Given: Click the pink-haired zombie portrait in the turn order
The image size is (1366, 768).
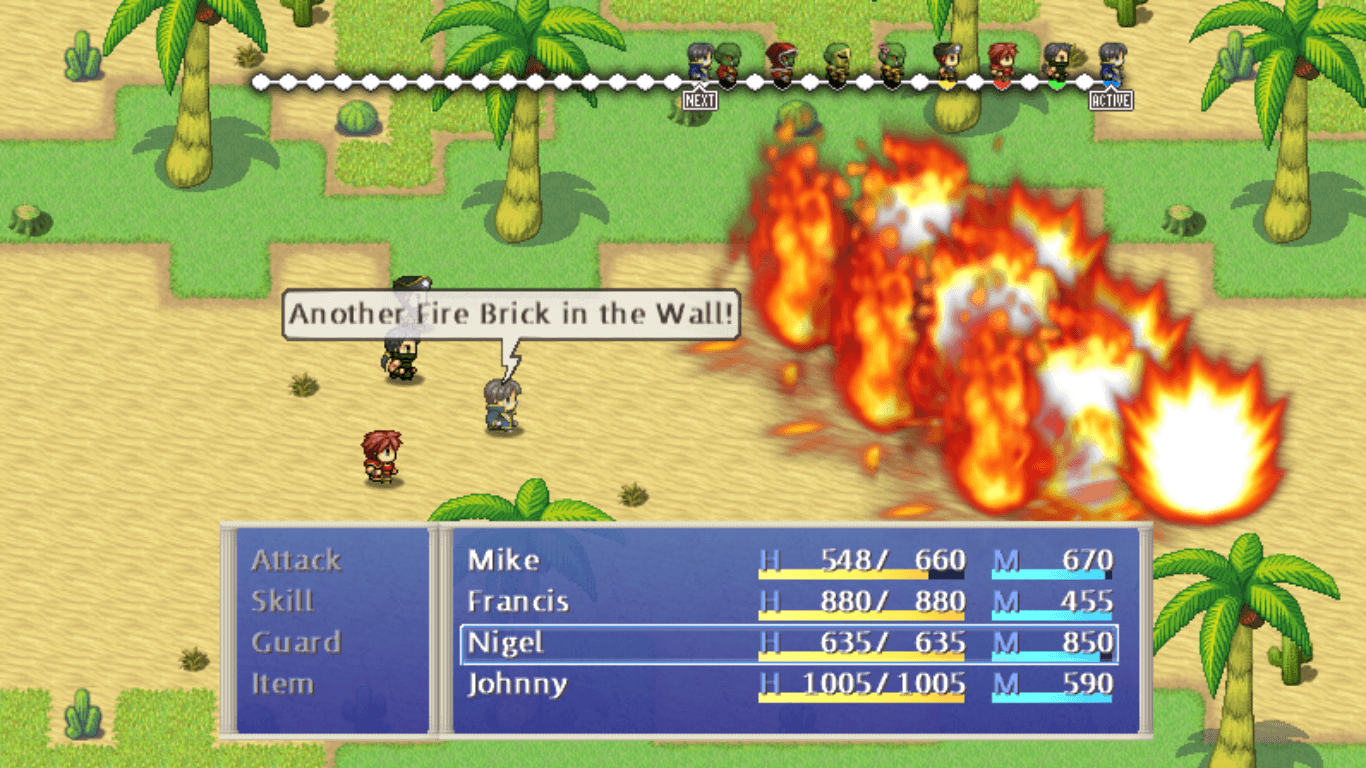Looking at the screenshot, I should coord(890,62).
